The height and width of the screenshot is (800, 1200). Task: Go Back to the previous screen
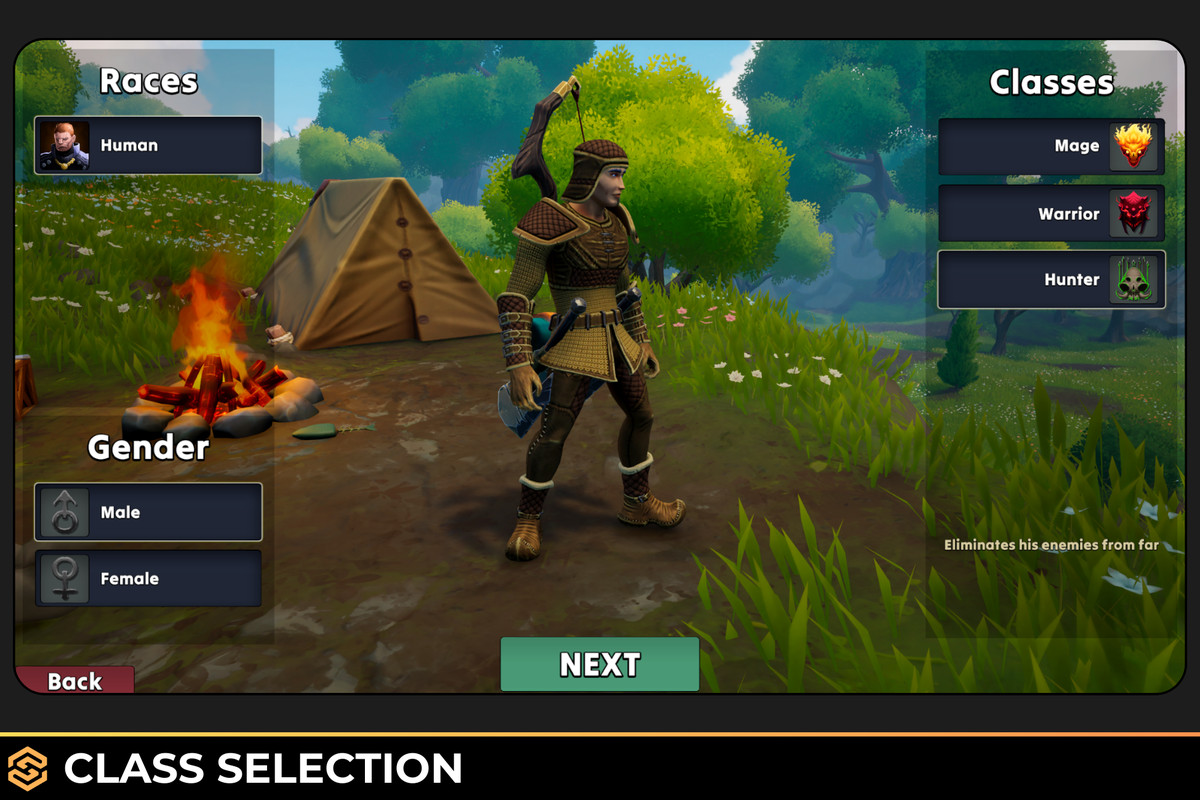click(x=75, y=681)
